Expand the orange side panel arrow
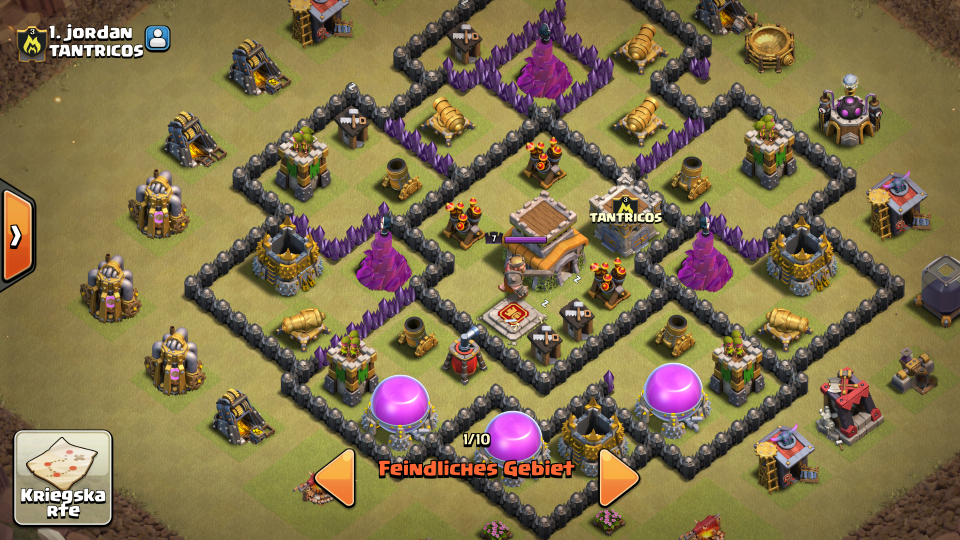The image size is (960, 540). click(16, 236)
